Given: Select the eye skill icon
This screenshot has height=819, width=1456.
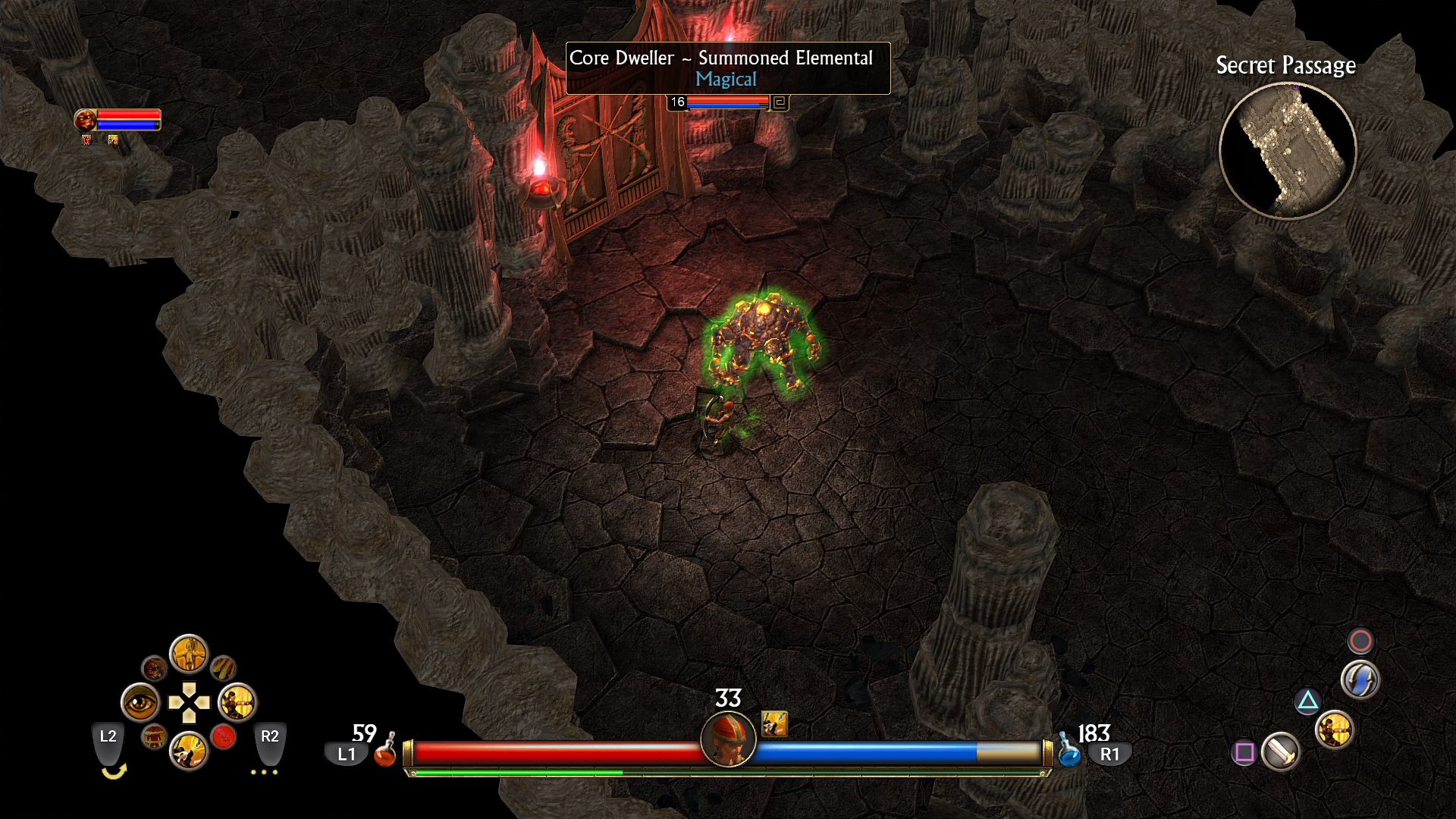Looking at the screenshot, I should click(140, 703).
